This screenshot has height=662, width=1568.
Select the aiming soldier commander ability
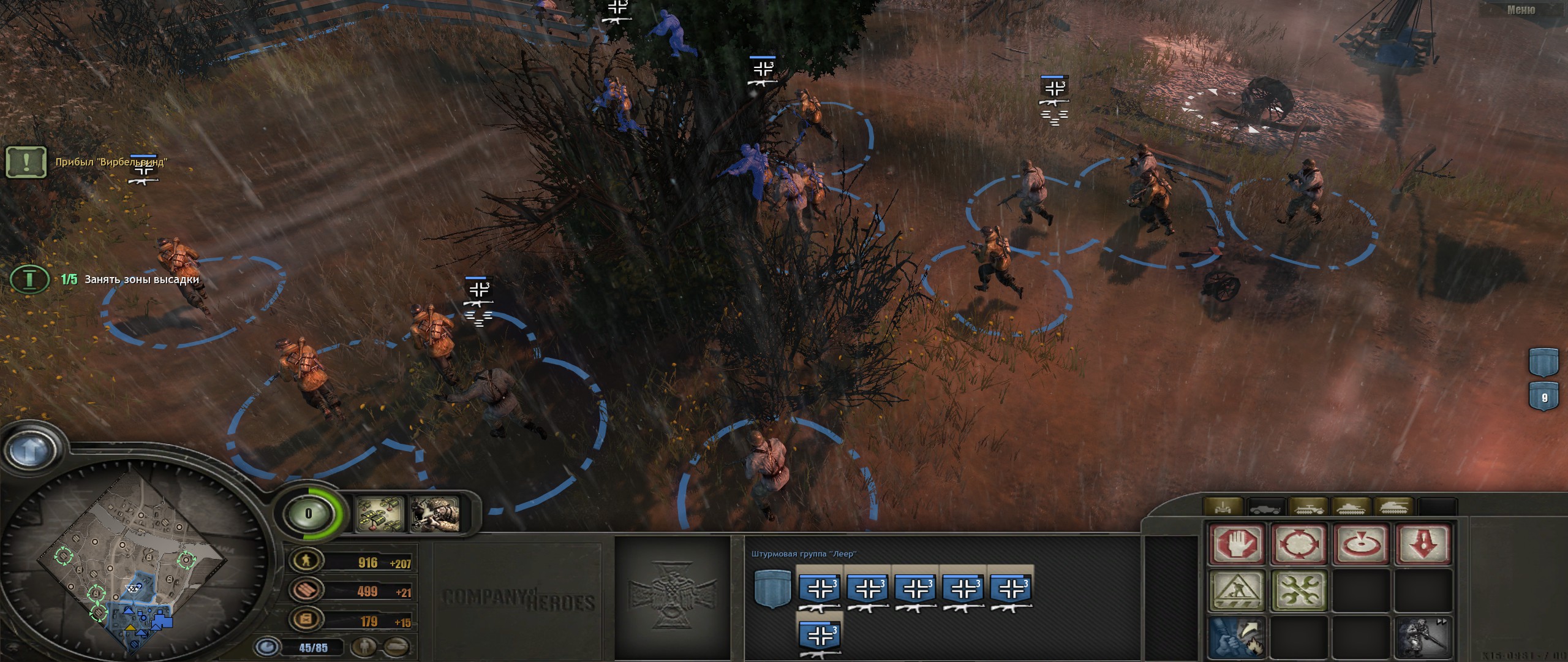tap(435, 514)
